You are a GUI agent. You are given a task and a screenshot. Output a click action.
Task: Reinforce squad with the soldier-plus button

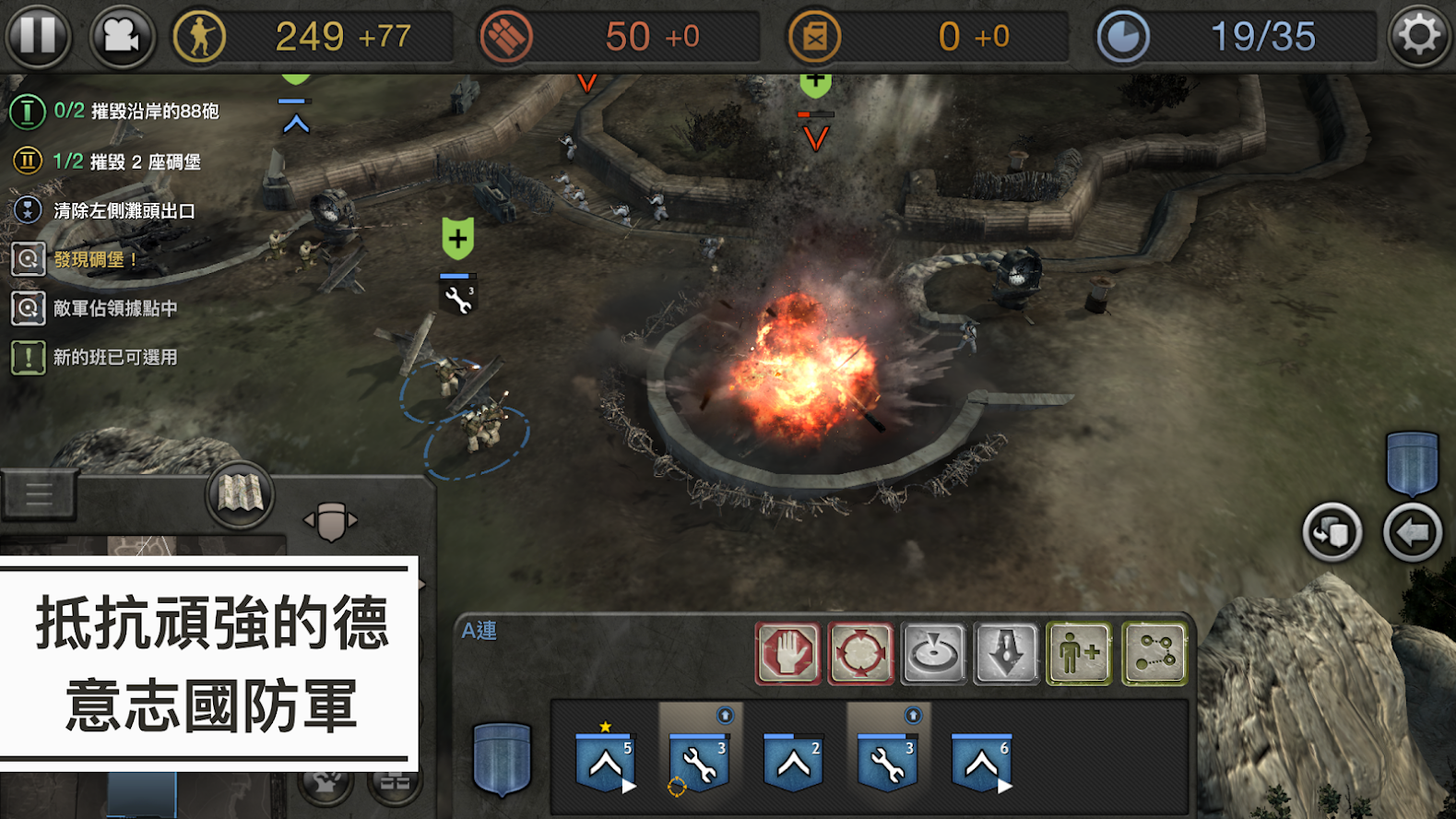pyautogui.click(x=1079, y=654)
